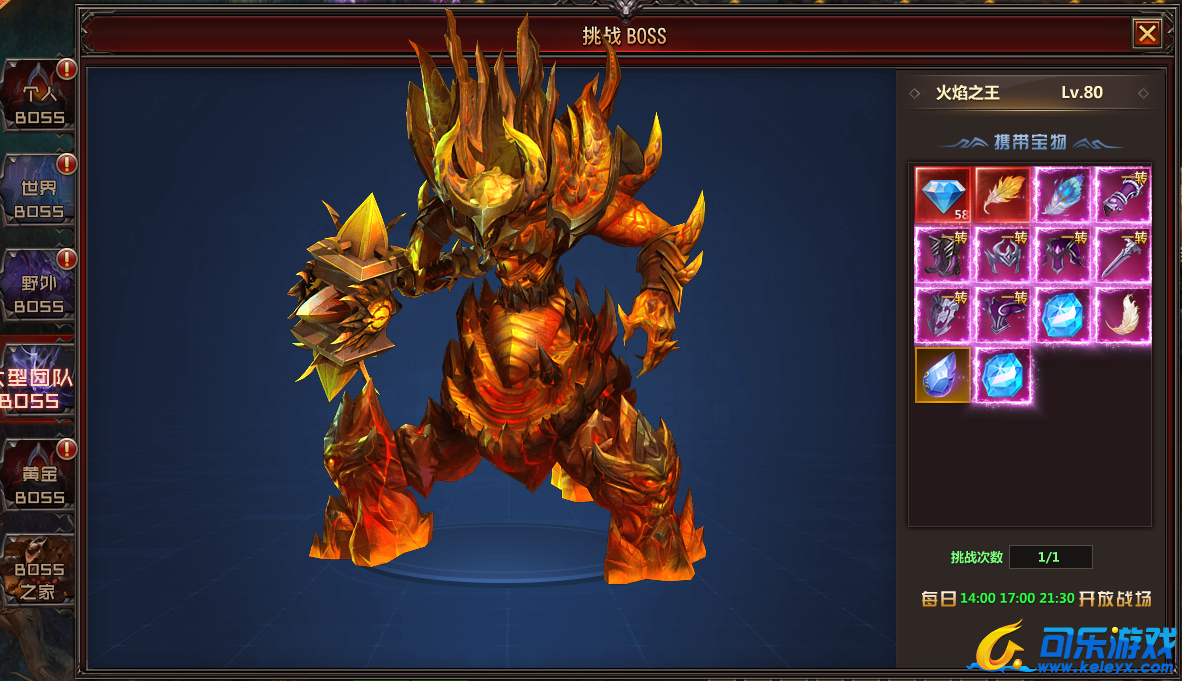The height and width of the screenshot is (681, 1182).
Task: Inspect the purple shoulder pauldron reward
Action: 1003,315
